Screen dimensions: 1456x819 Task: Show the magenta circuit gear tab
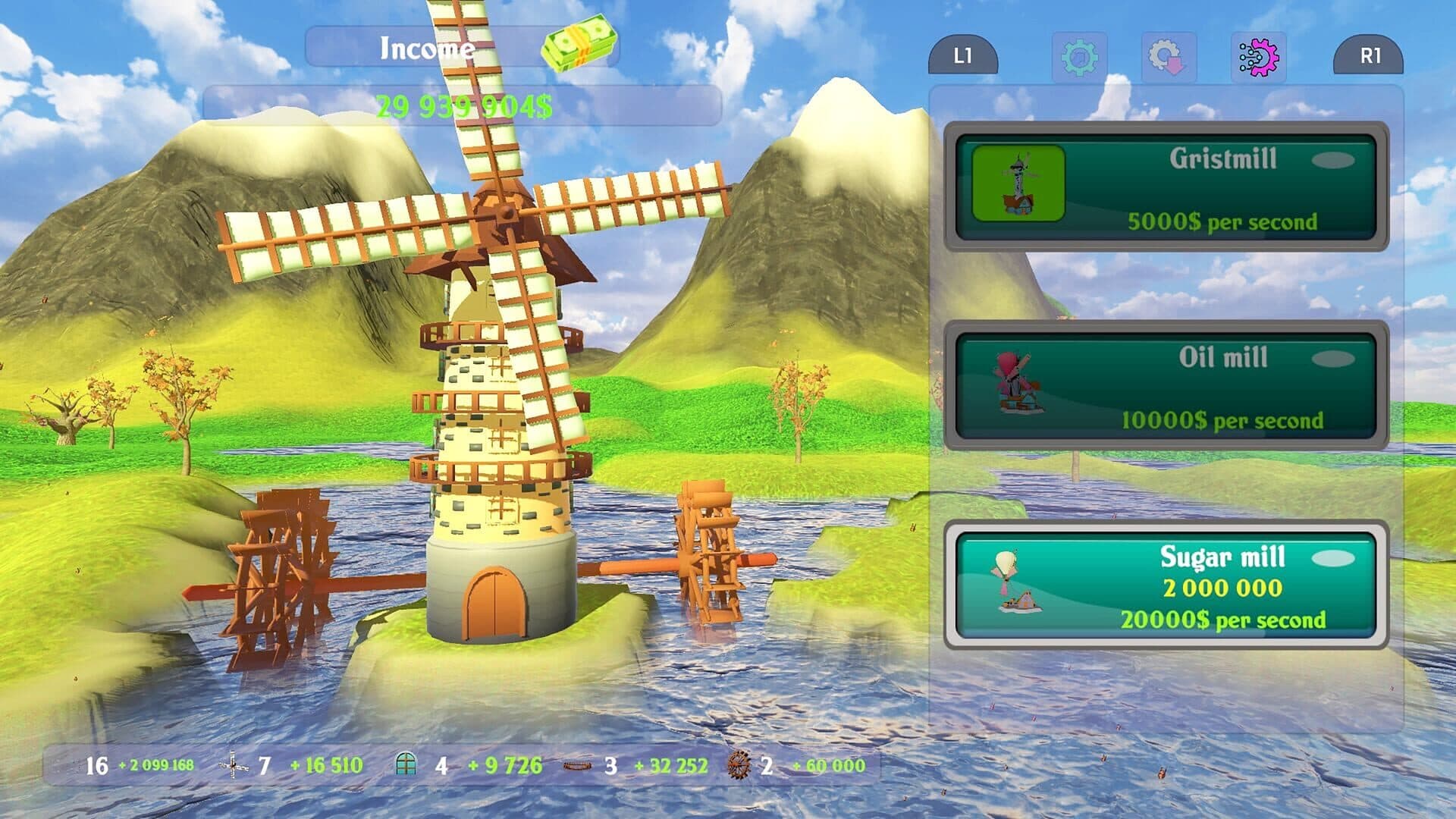1258,57
